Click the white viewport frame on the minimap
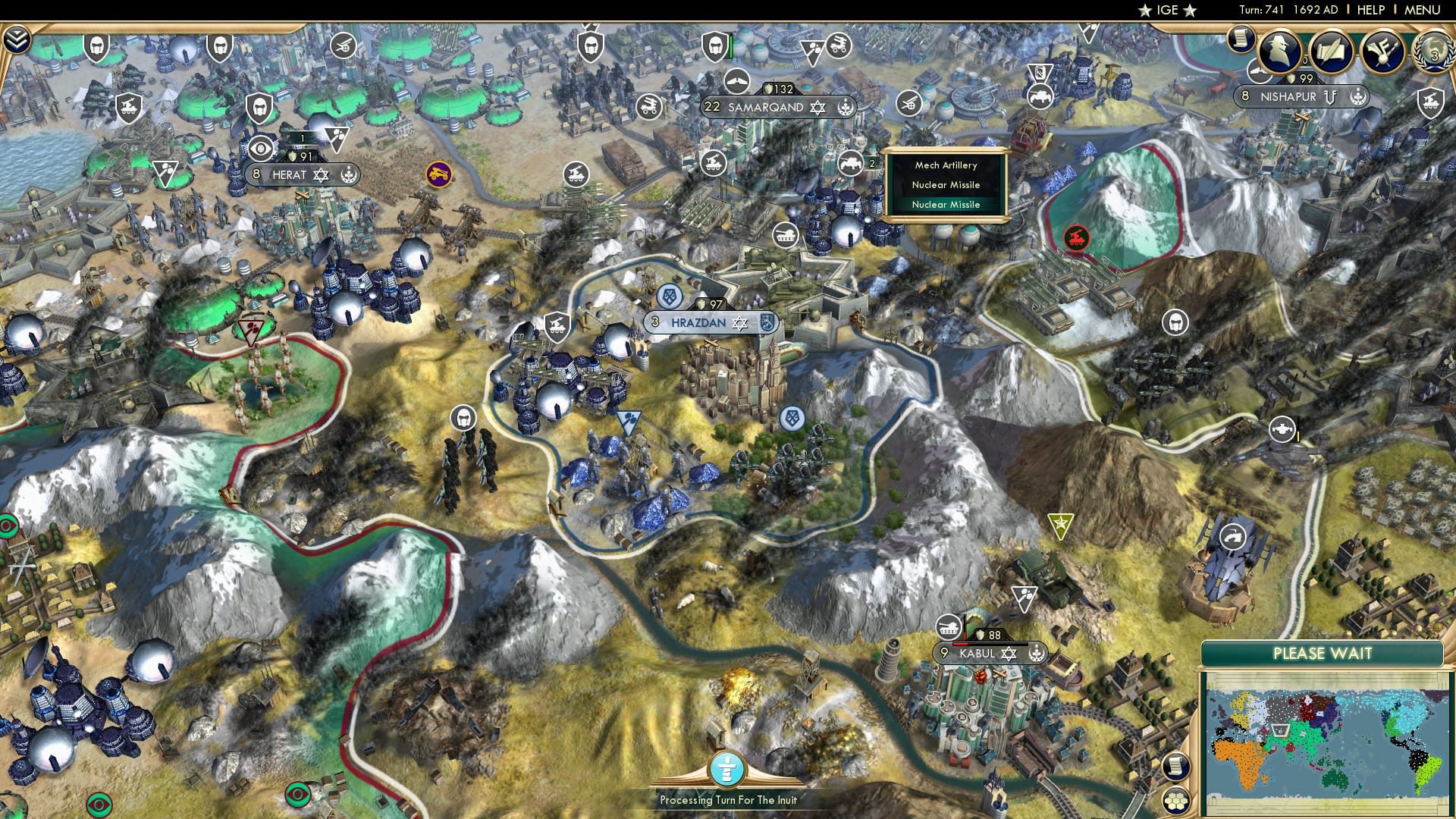Screen dimensions: 1456x819 click(x=1280, y=730)
